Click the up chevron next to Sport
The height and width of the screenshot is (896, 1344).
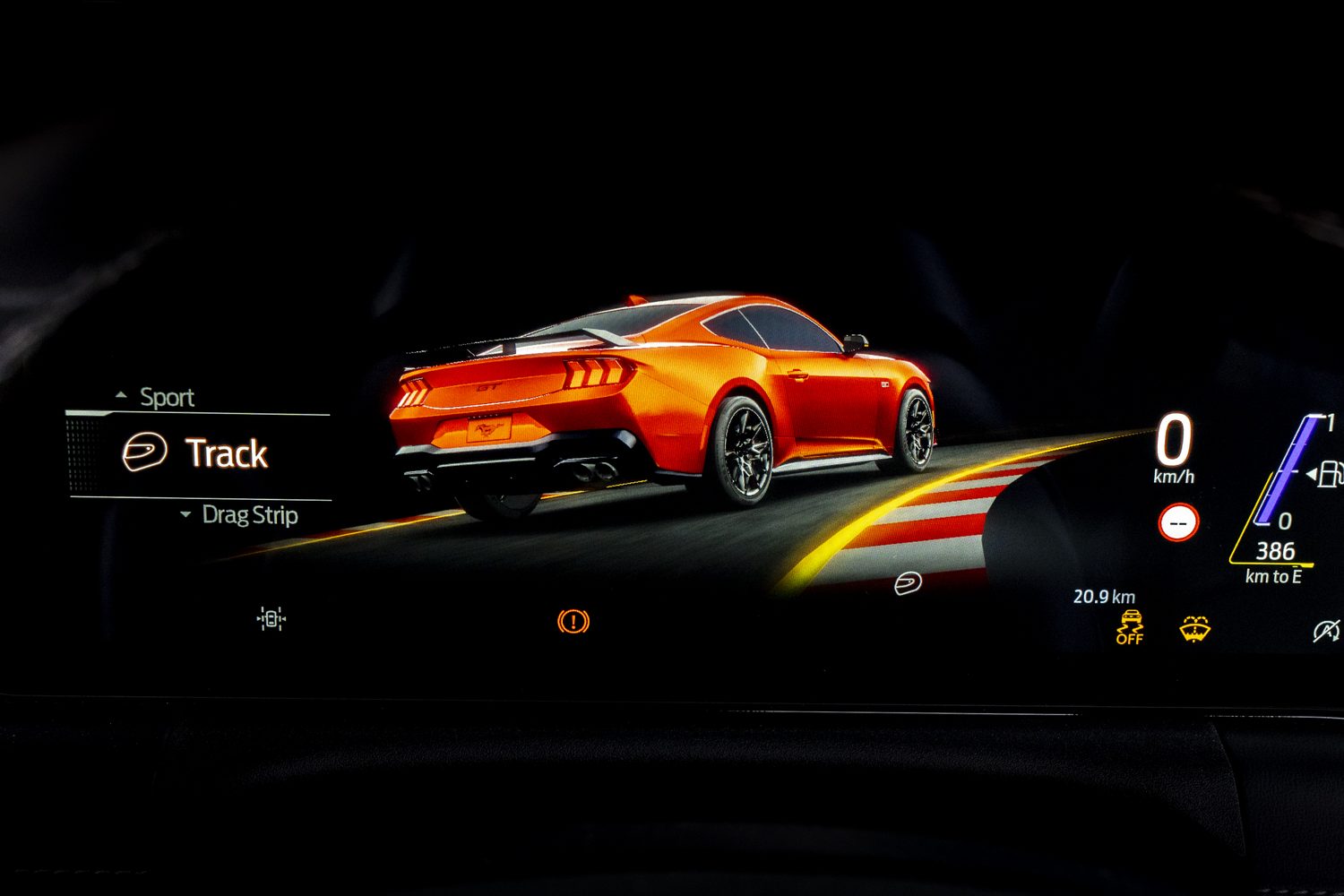click(x=119, y=394)
